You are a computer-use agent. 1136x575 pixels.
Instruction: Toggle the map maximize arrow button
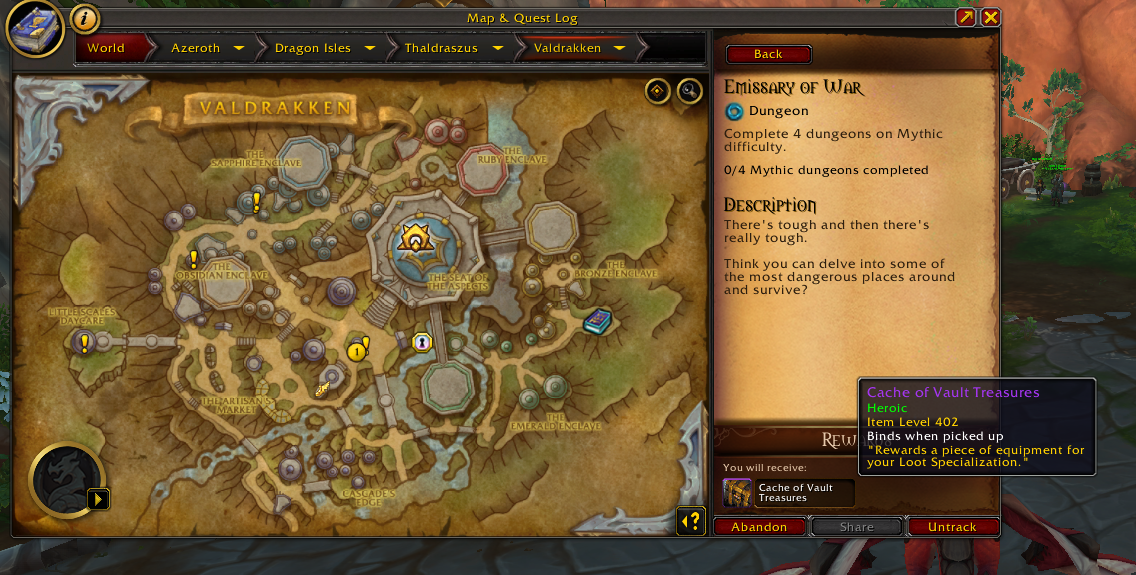pyautogui.click(x=965, y=17)
